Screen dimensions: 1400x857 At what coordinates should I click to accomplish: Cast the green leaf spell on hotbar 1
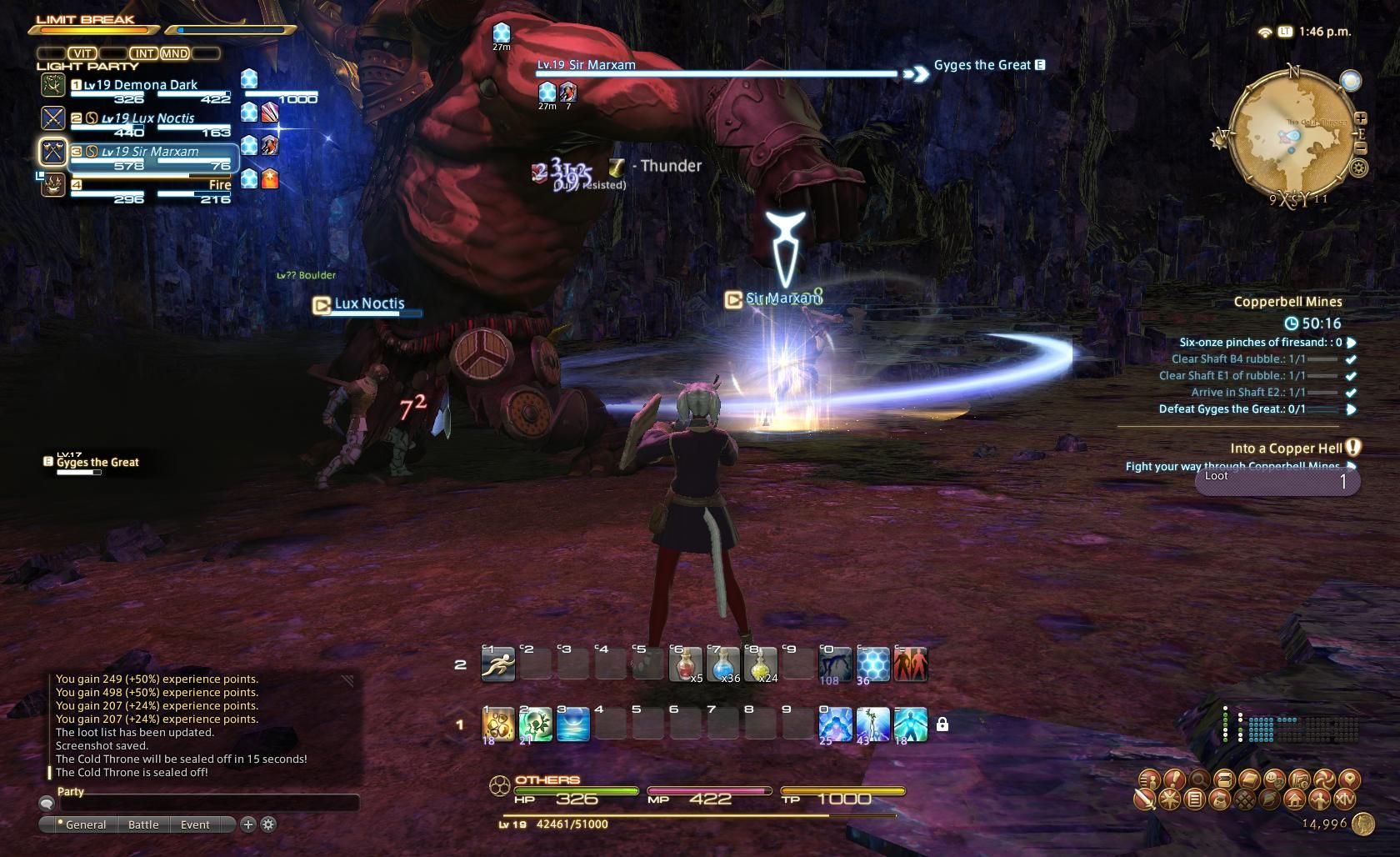click(x=536, y=724)
